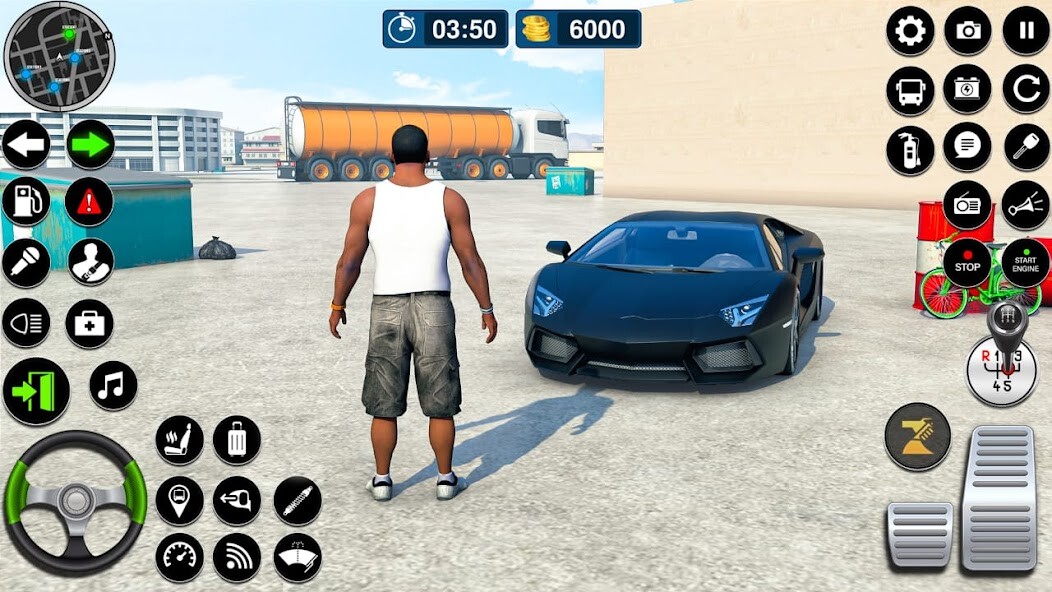Open the luggage suitcase button
Image resolution: width=1052 pixels, height=592 pixels.
click(237, 440)
